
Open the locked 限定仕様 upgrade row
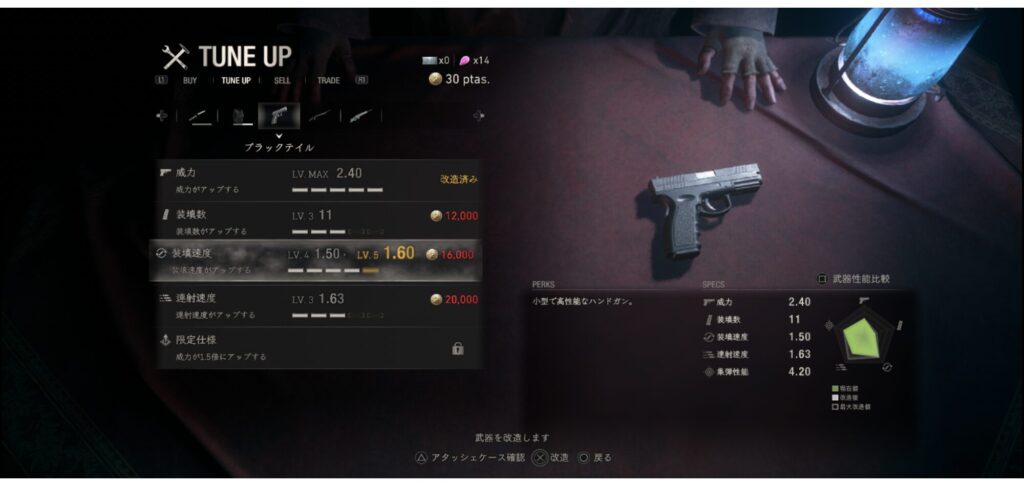[x=320, y=347]
